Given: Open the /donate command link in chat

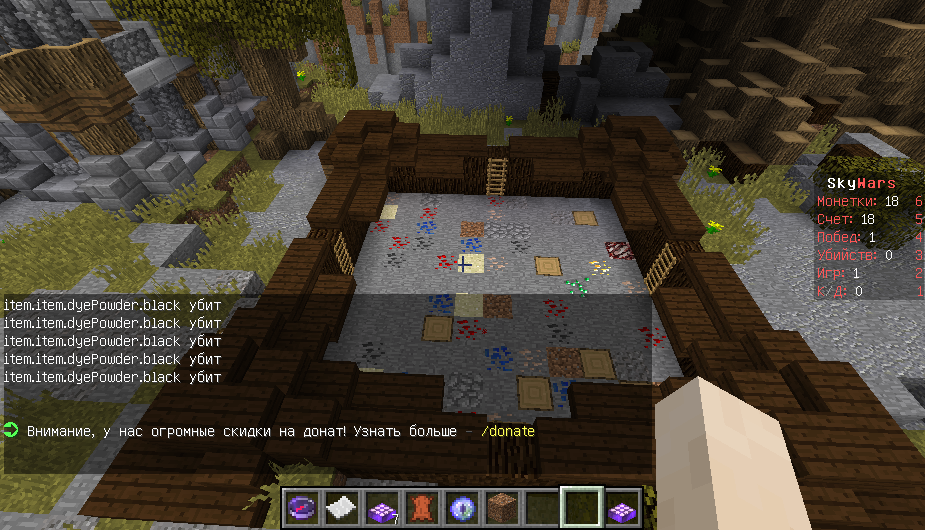Looking at the screenshot, I should point(508,432).
